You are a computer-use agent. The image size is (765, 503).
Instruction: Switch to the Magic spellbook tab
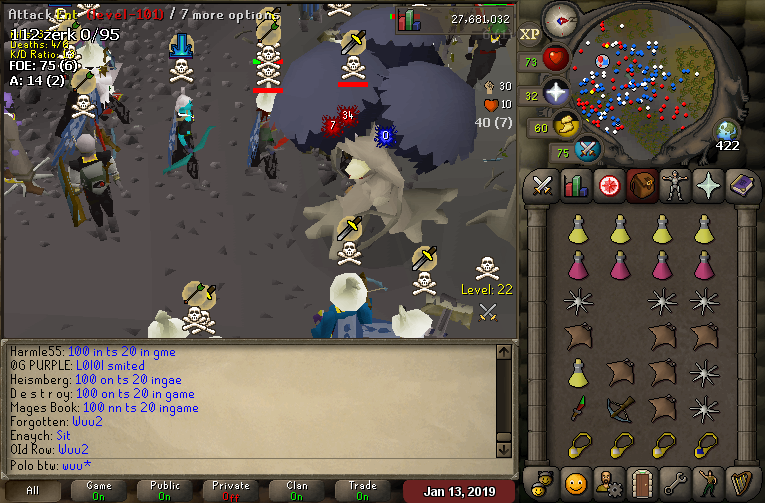(x=741, y=186)
